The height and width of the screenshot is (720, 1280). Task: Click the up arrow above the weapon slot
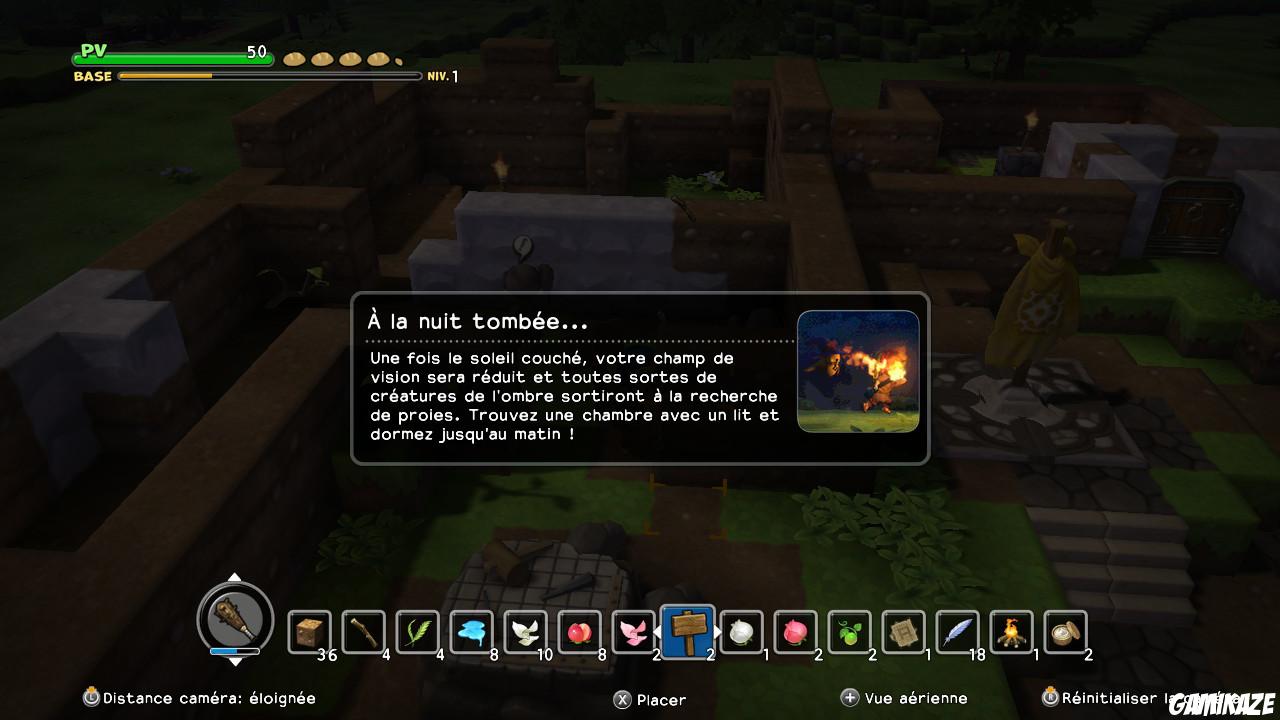[235, 578]
